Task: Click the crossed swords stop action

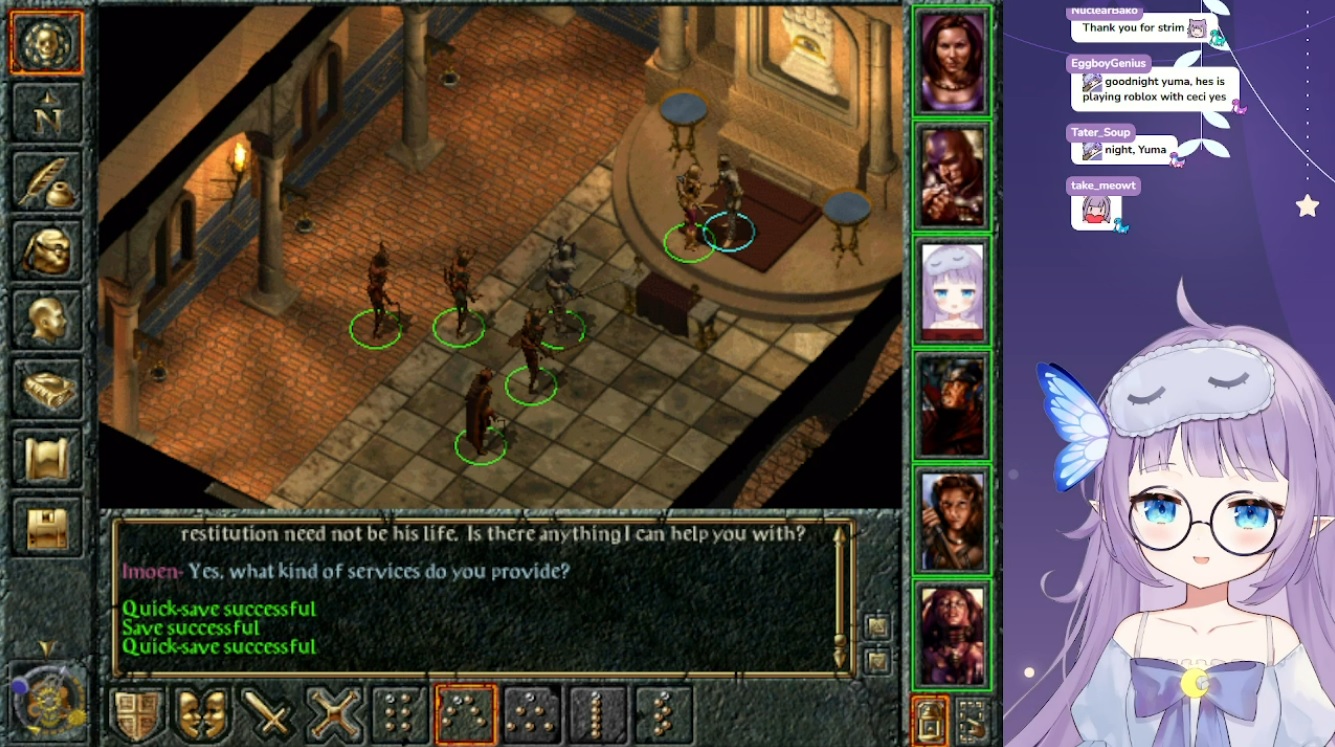Action: [335, 715]
